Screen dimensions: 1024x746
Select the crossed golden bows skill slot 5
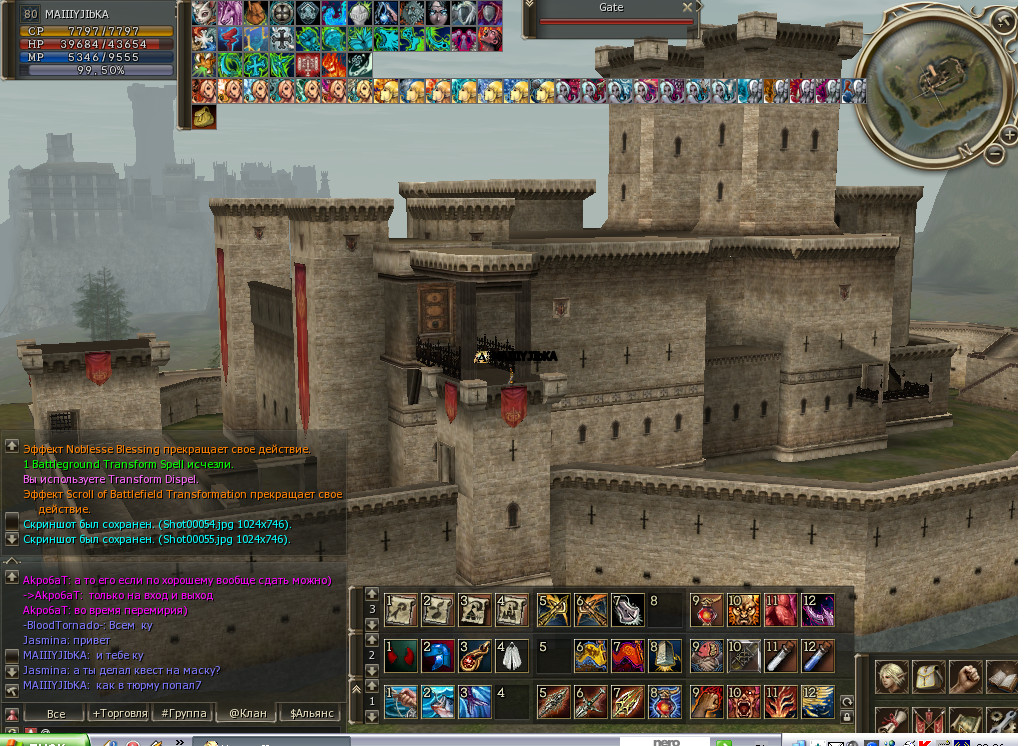pos(554,609)
